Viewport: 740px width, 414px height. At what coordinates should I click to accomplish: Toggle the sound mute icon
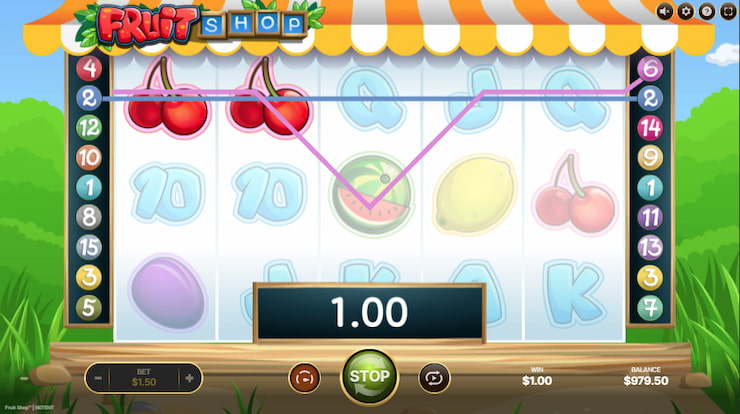click(x=665, y=12)
